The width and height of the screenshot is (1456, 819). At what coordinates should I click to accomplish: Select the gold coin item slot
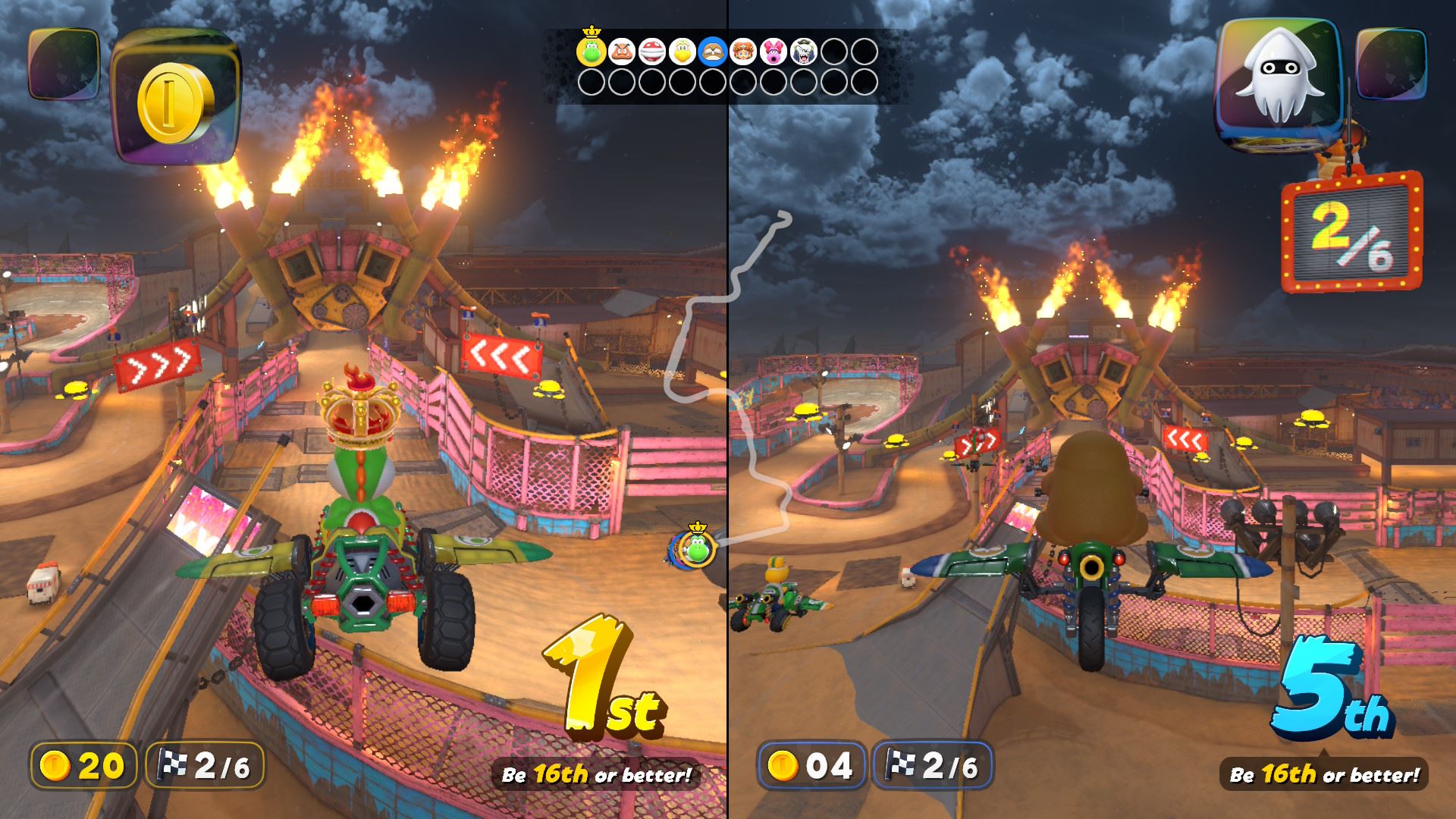(176, 97)
